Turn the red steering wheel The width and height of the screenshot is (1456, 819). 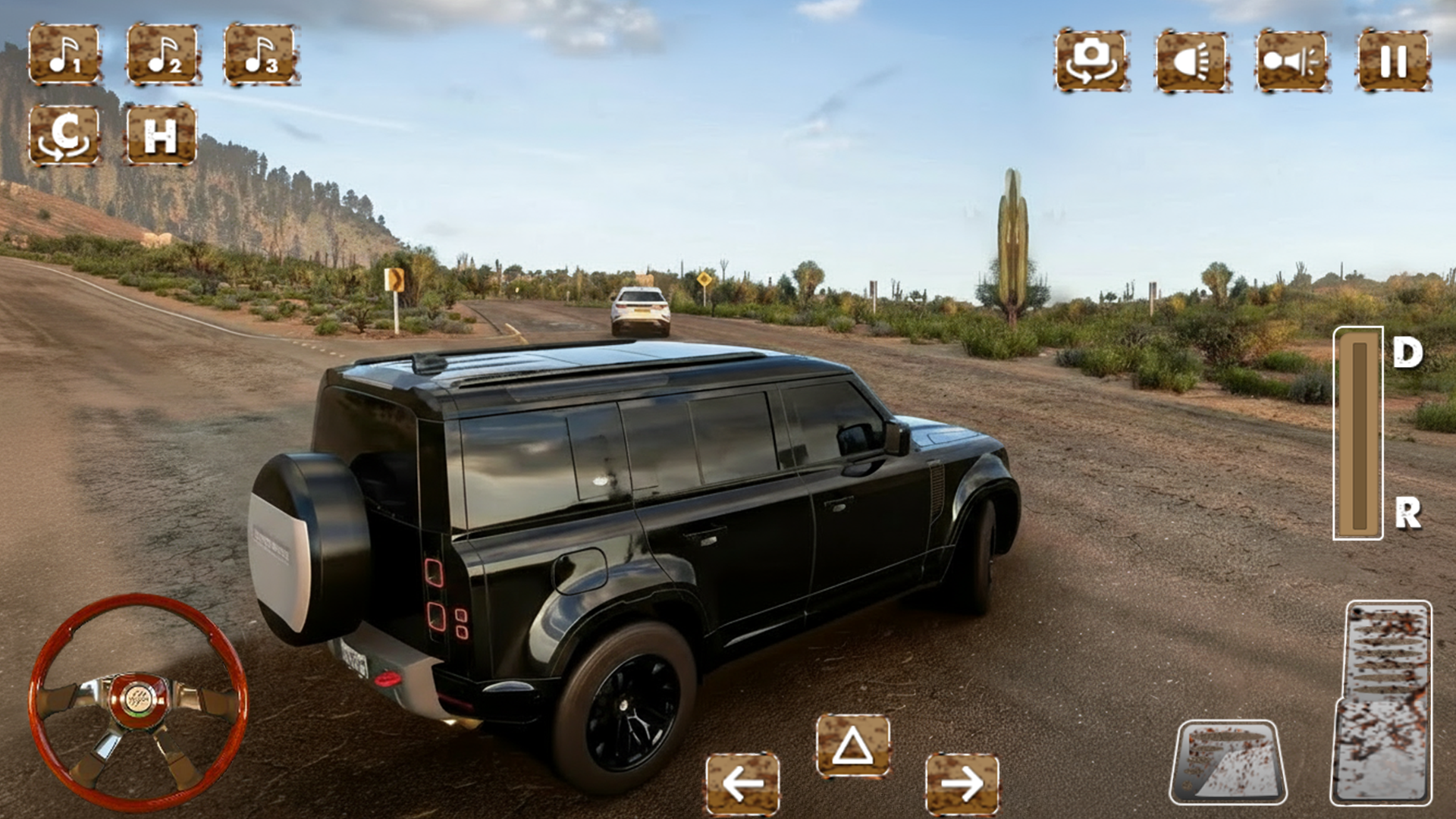[x=138, y=701]
